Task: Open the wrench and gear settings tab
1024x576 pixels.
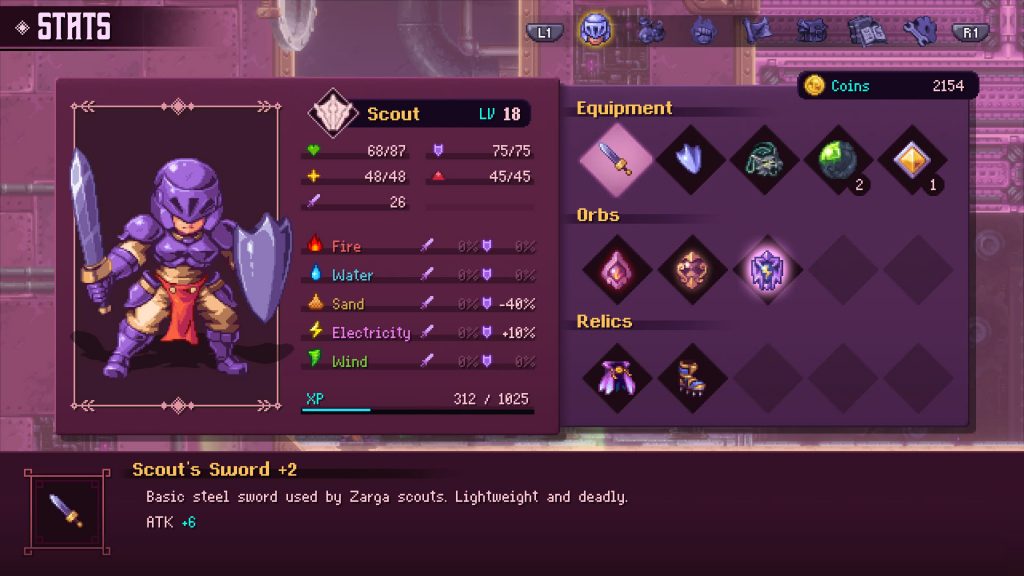Action: click(x=918, y=31)
